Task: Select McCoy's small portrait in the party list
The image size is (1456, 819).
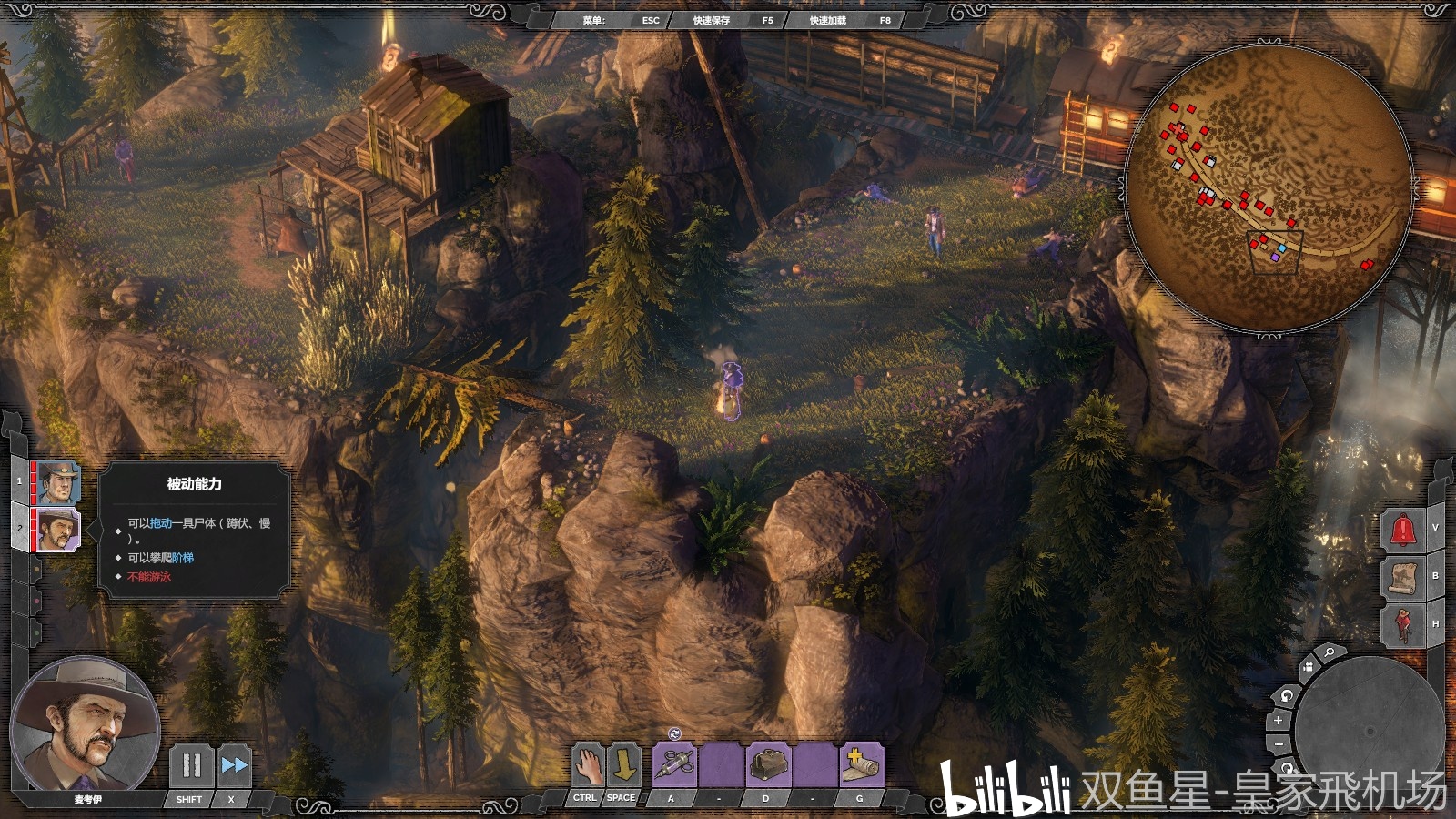Action: pyautogui.click(x=59, y=529)
